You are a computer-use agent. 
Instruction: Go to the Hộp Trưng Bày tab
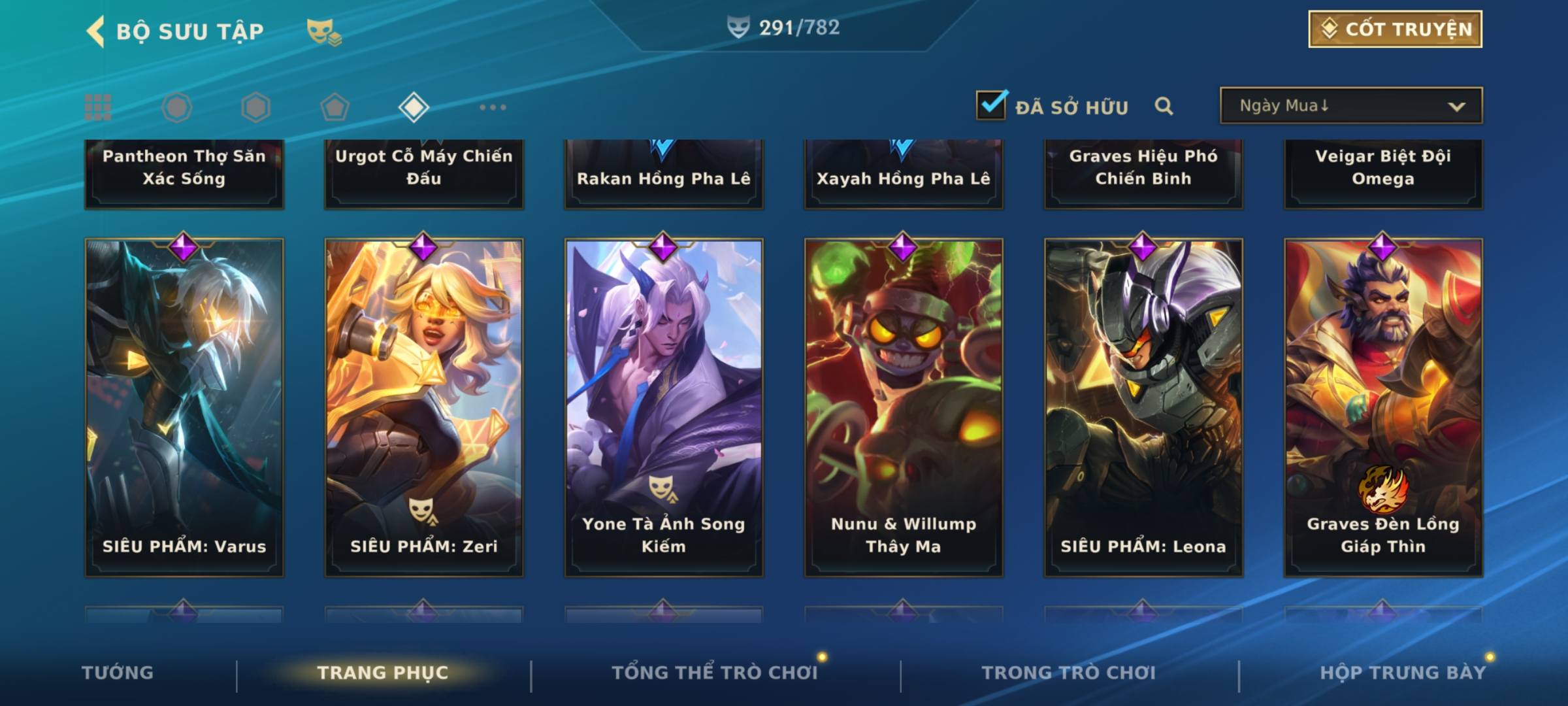[x=1403, y=673]
